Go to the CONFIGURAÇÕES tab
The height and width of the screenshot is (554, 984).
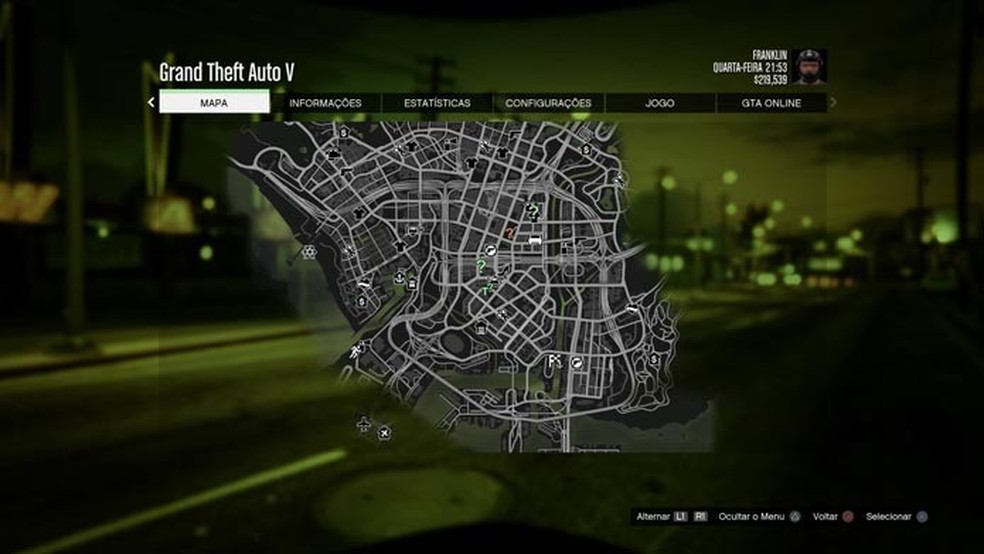(548, 102)
